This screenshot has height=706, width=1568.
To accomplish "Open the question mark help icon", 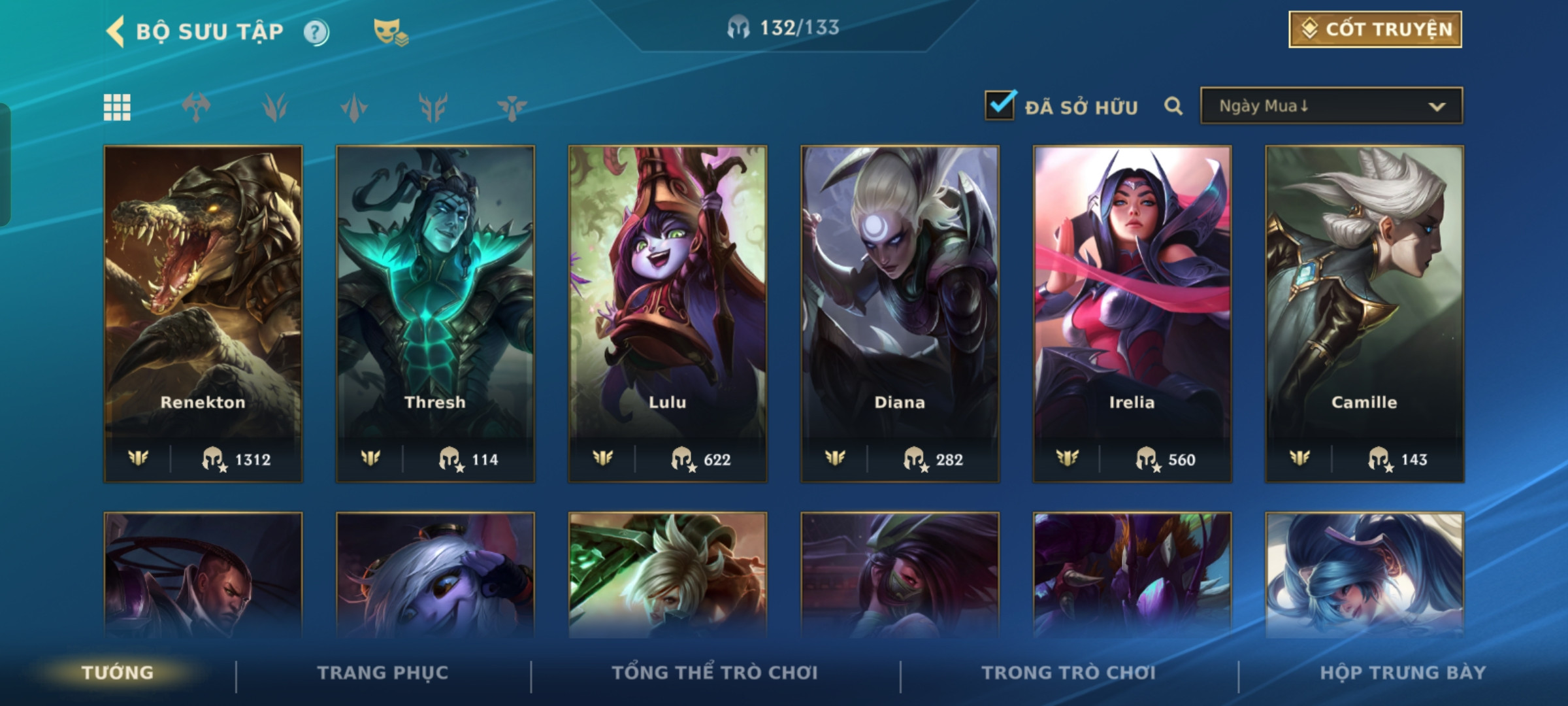I will tap(316, 32).
